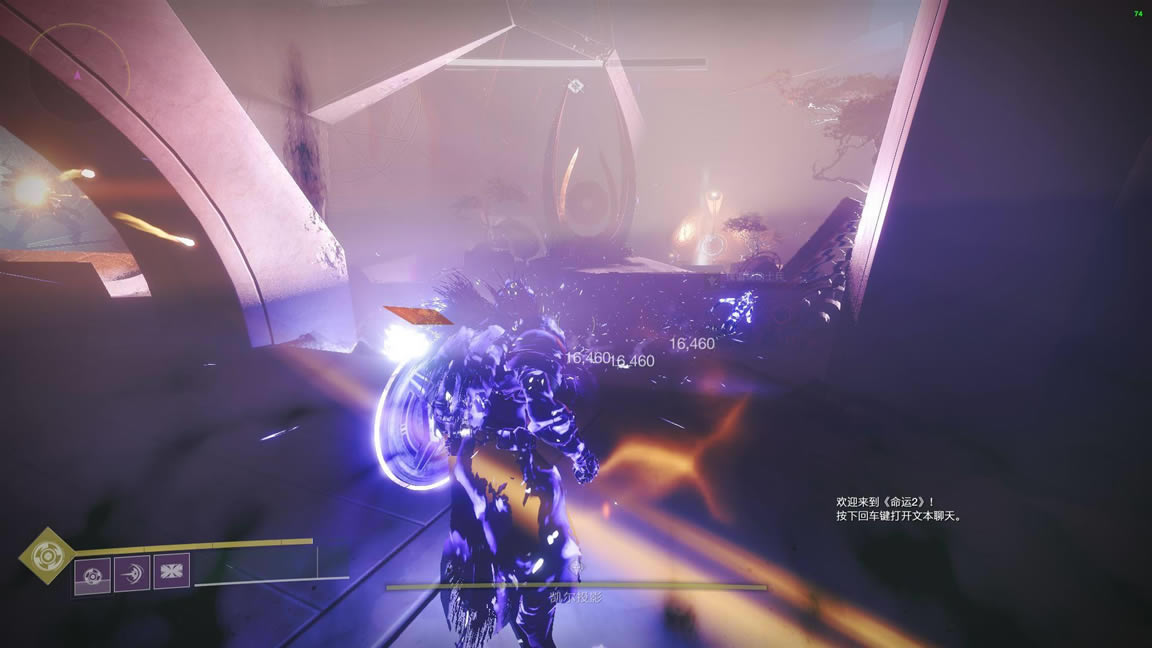Activate the gold diamond super ability icon
Screen dimensions: 1152x648
[46, 555]
